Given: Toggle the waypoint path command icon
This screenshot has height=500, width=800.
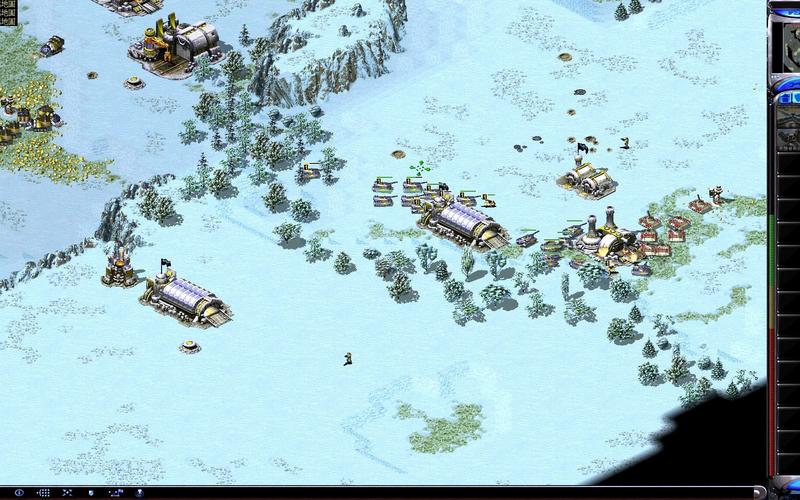Looking at the screenshot, I should tap(116, 492).
